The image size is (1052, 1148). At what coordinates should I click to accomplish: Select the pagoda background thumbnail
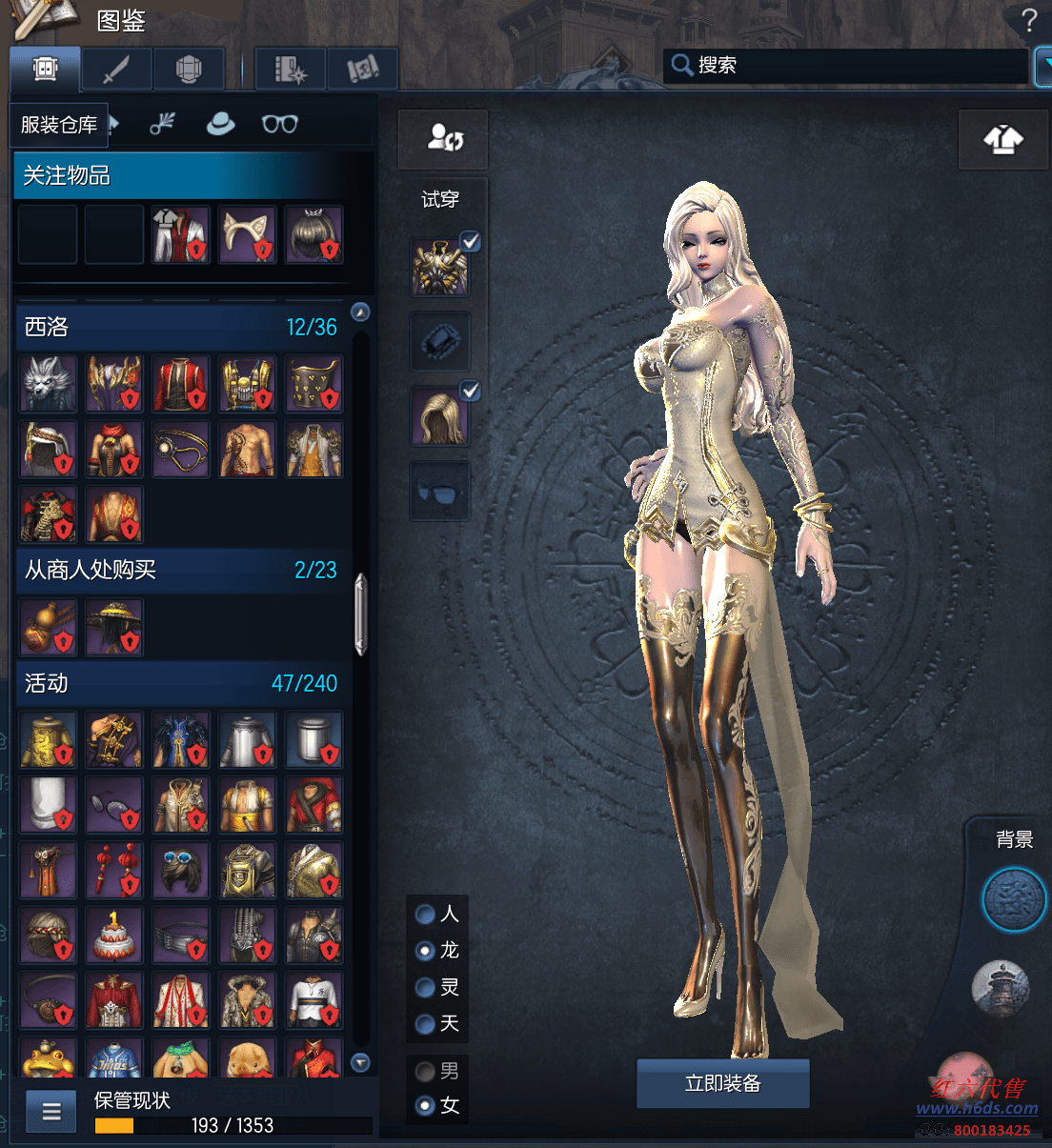(x=1001, y=988)
